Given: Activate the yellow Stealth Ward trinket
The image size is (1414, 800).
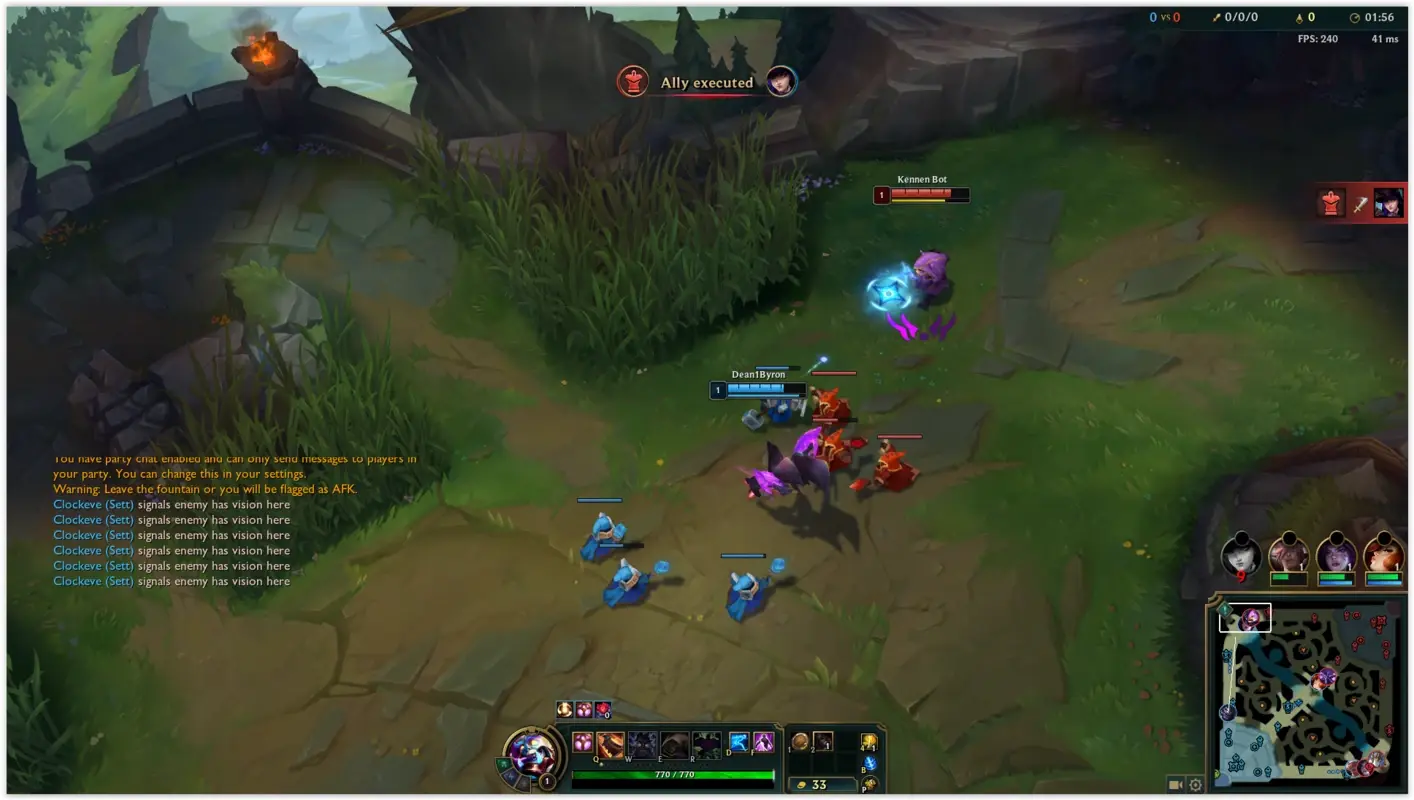Looking at the screenshot, I should click(x=870, y=740).
